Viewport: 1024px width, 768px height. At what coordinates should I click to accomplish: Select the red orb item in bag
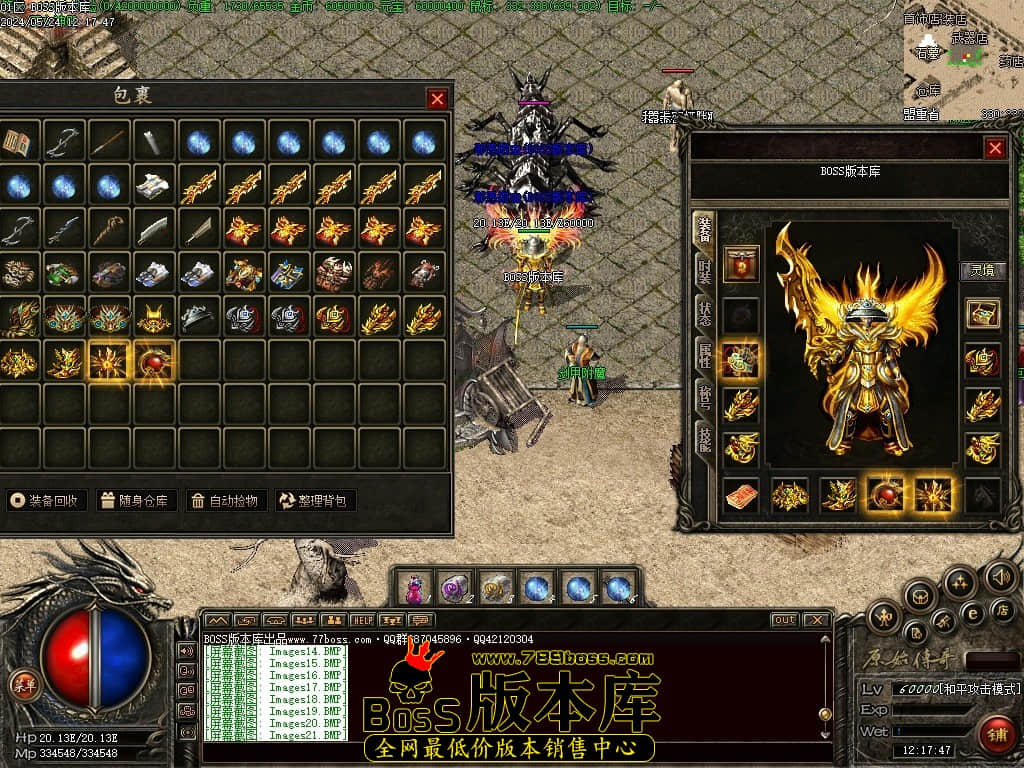pos(154,361)
